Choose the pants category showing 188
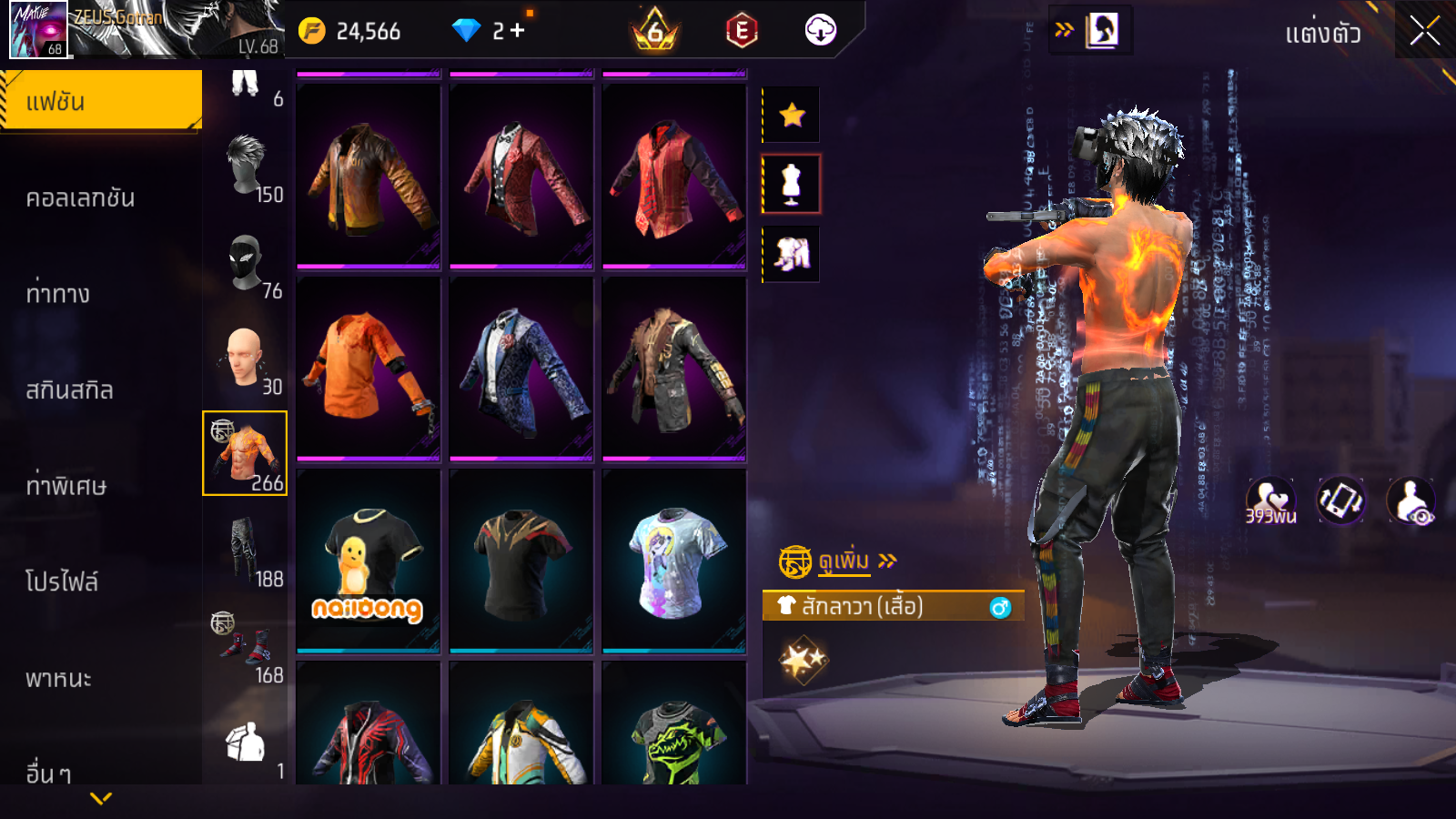This screenshot has width=1456, height=819. coord(245,550)
